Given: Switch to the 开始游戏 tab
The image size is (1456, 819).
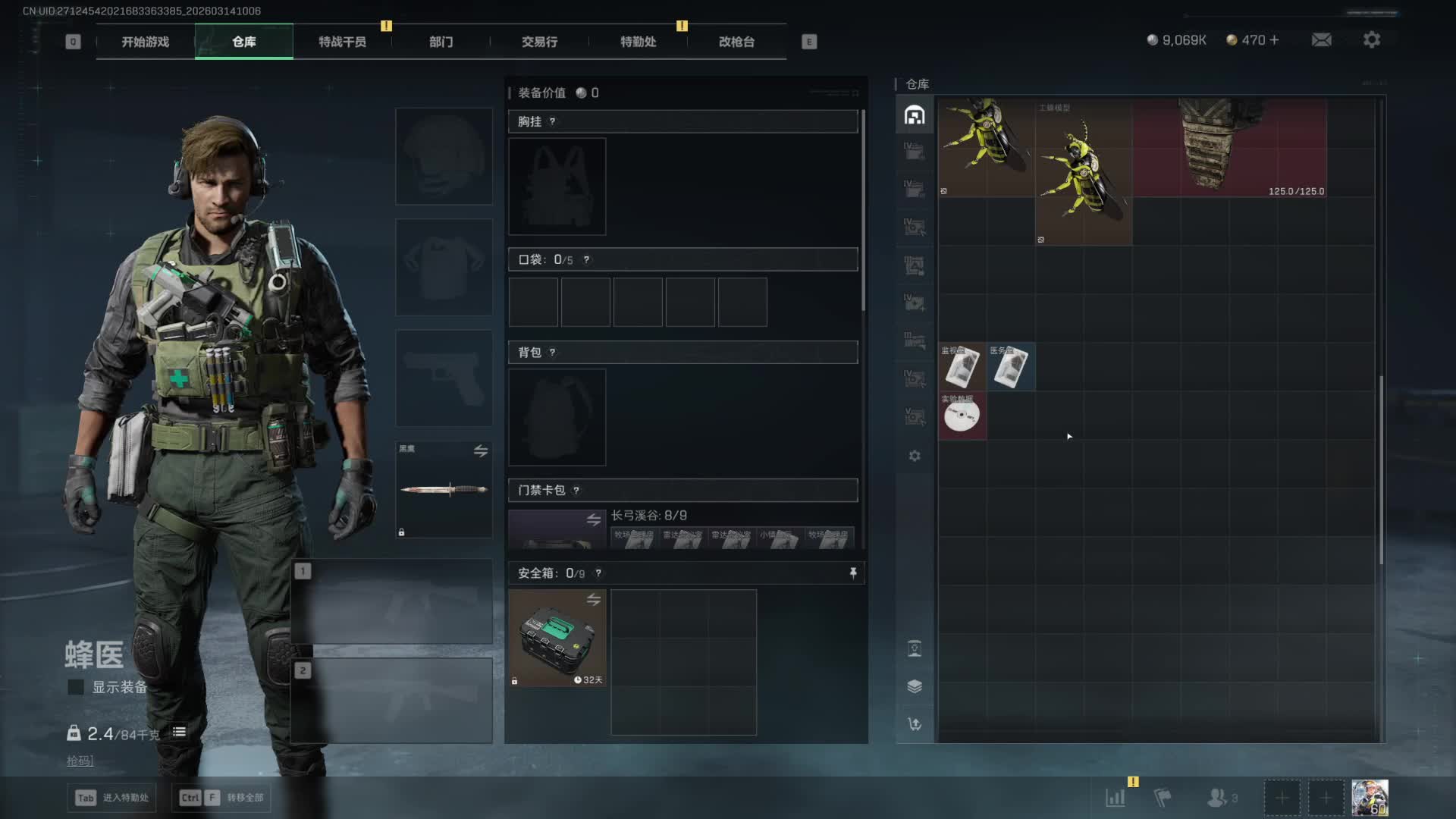Looking at the screenshot, I should tap(146, 42).
